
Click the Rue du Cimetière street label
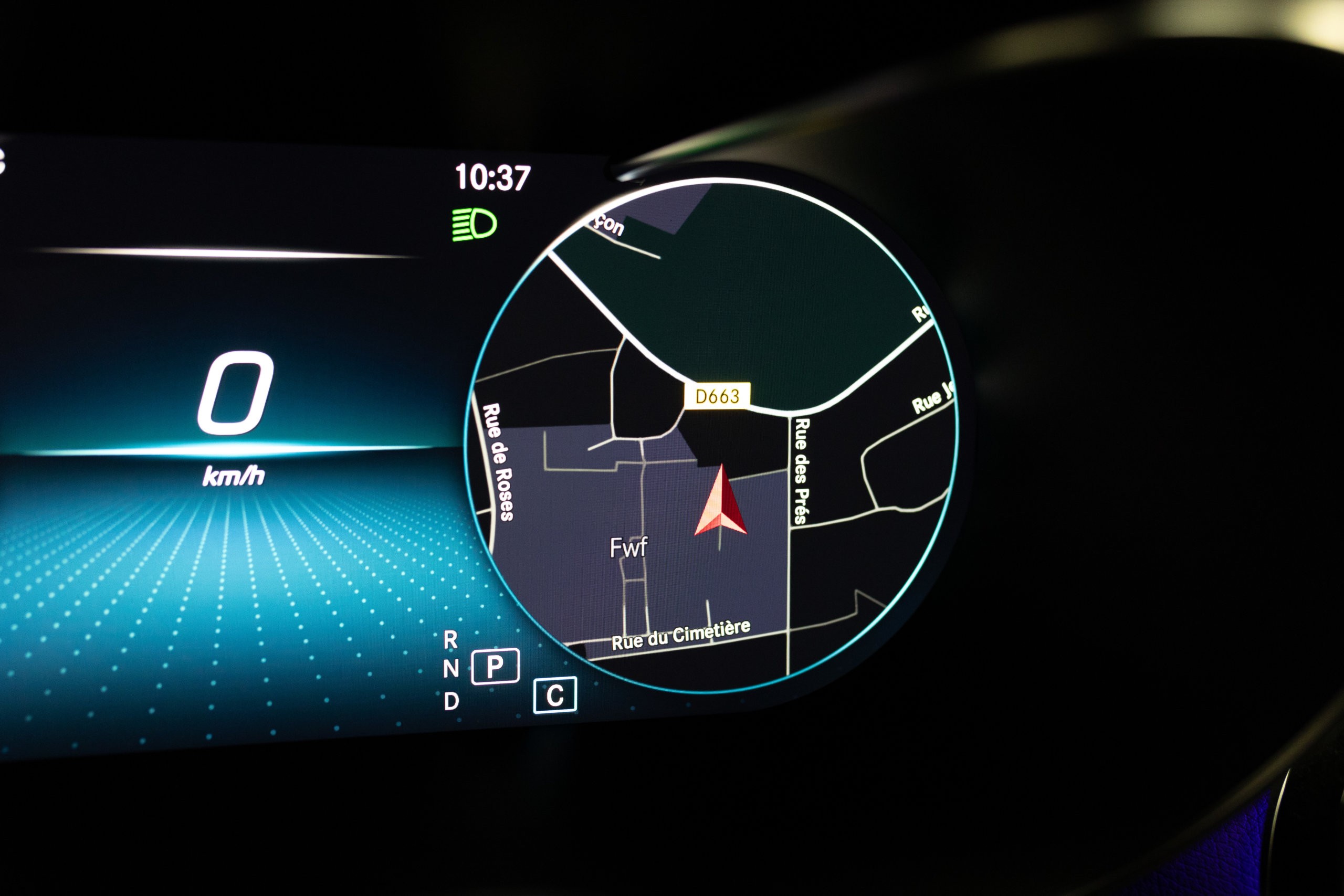pyautogui.click(x=680, y=635)
